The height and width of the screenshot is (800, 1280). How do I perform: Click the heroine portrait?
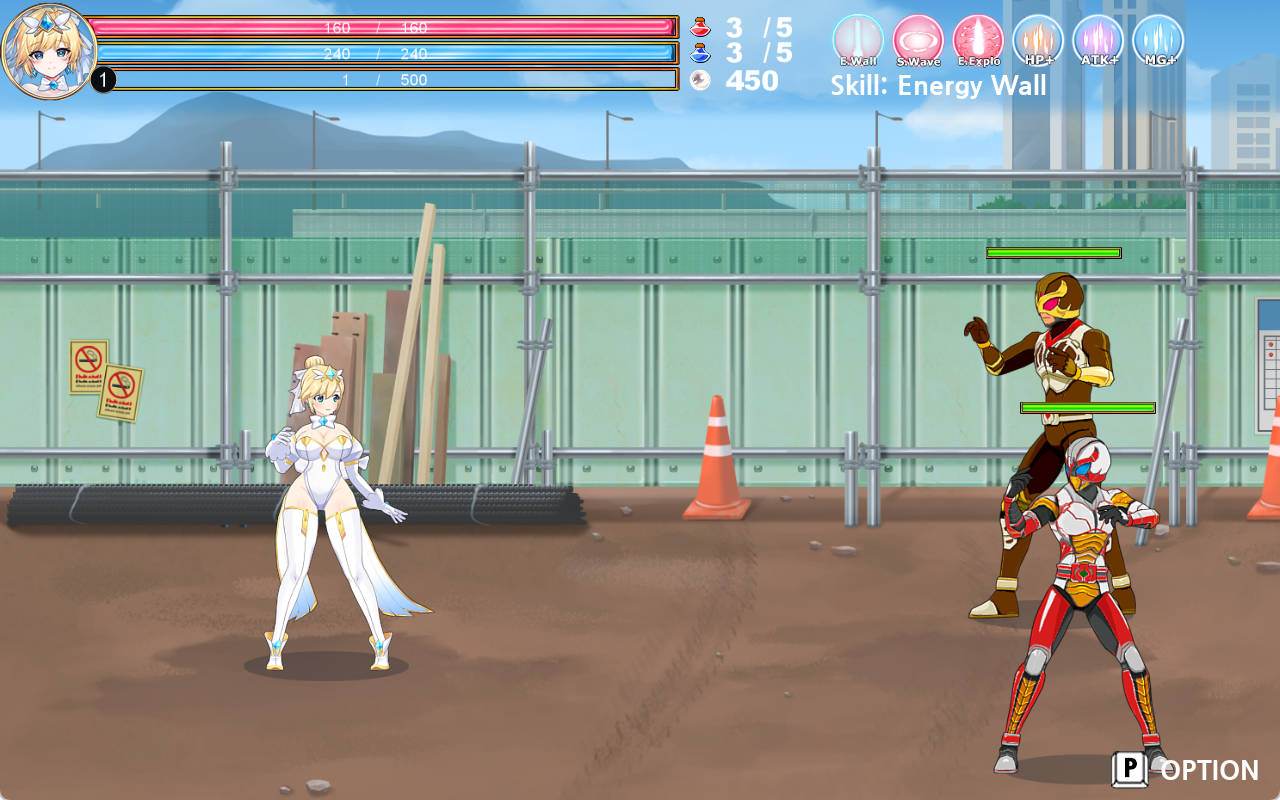pos(48,50)
